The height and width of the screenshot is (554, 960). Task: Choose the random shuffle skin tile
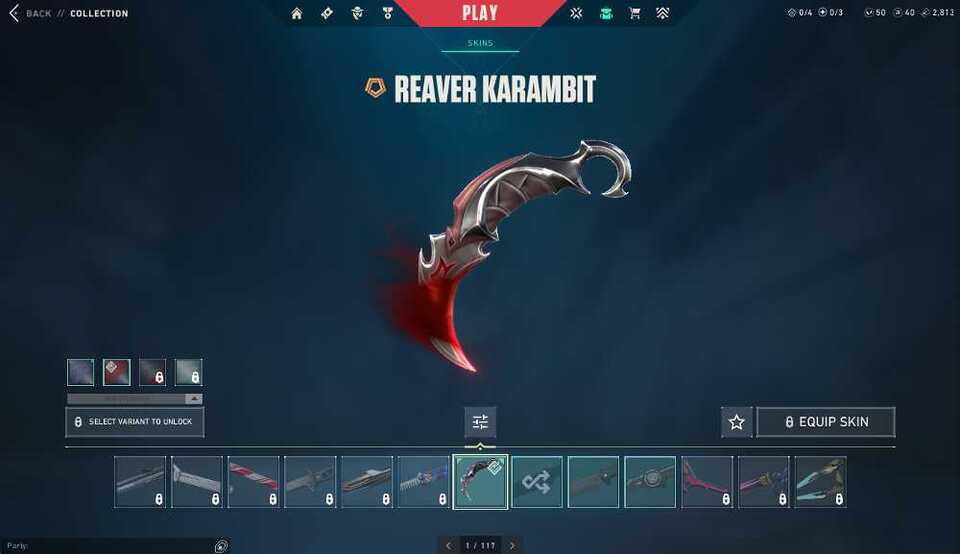pos(537,482)
